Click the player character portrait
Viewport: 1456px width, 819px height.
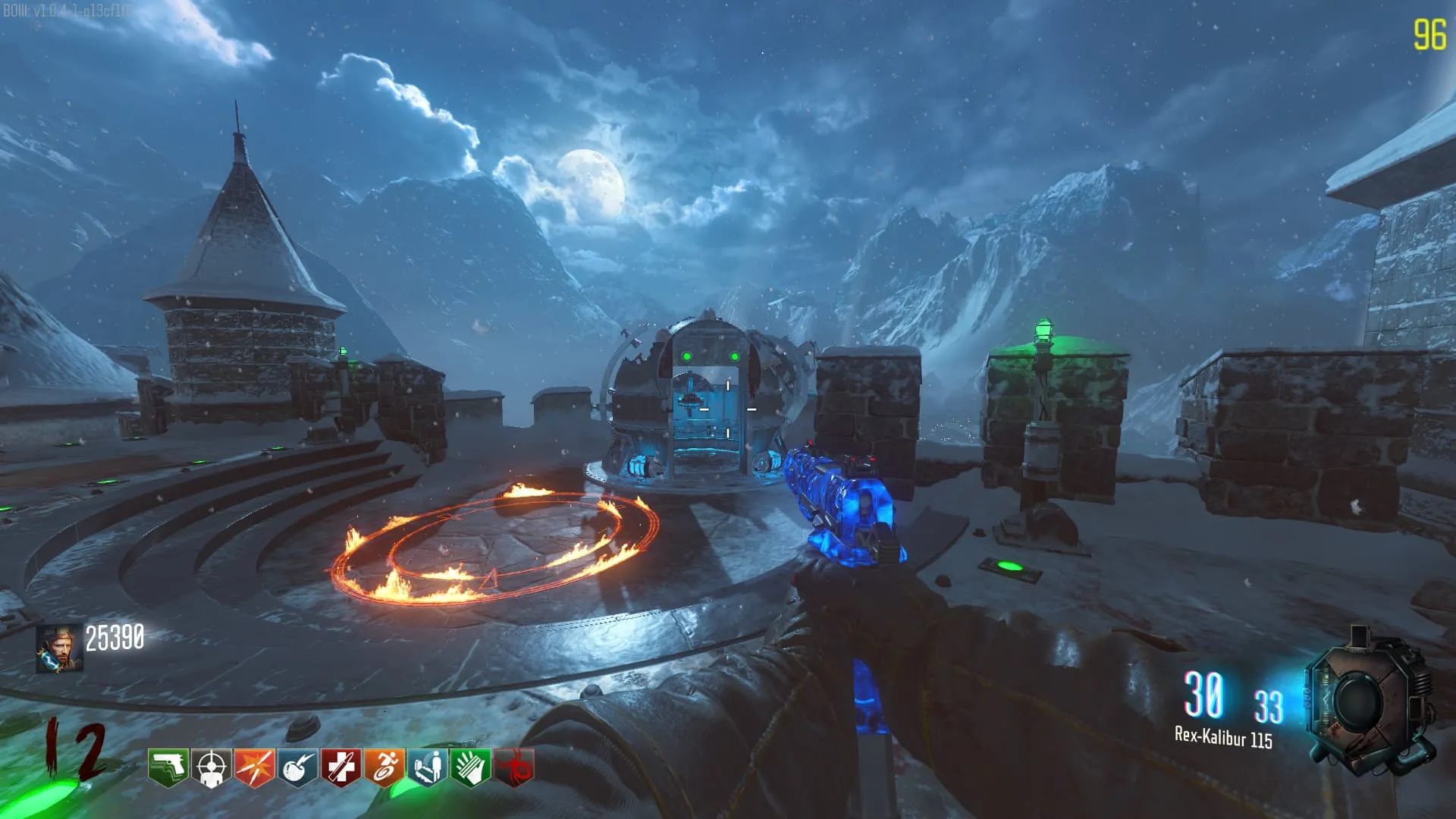pos(59,648)
